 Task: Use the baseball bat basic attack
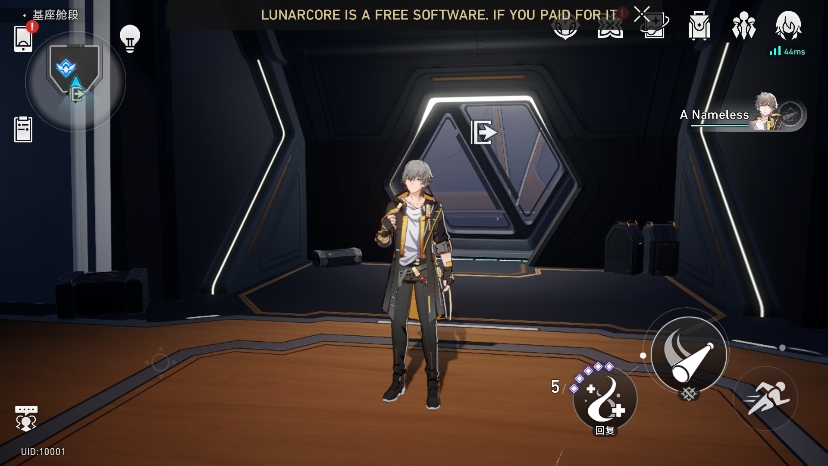coord(689,353)
